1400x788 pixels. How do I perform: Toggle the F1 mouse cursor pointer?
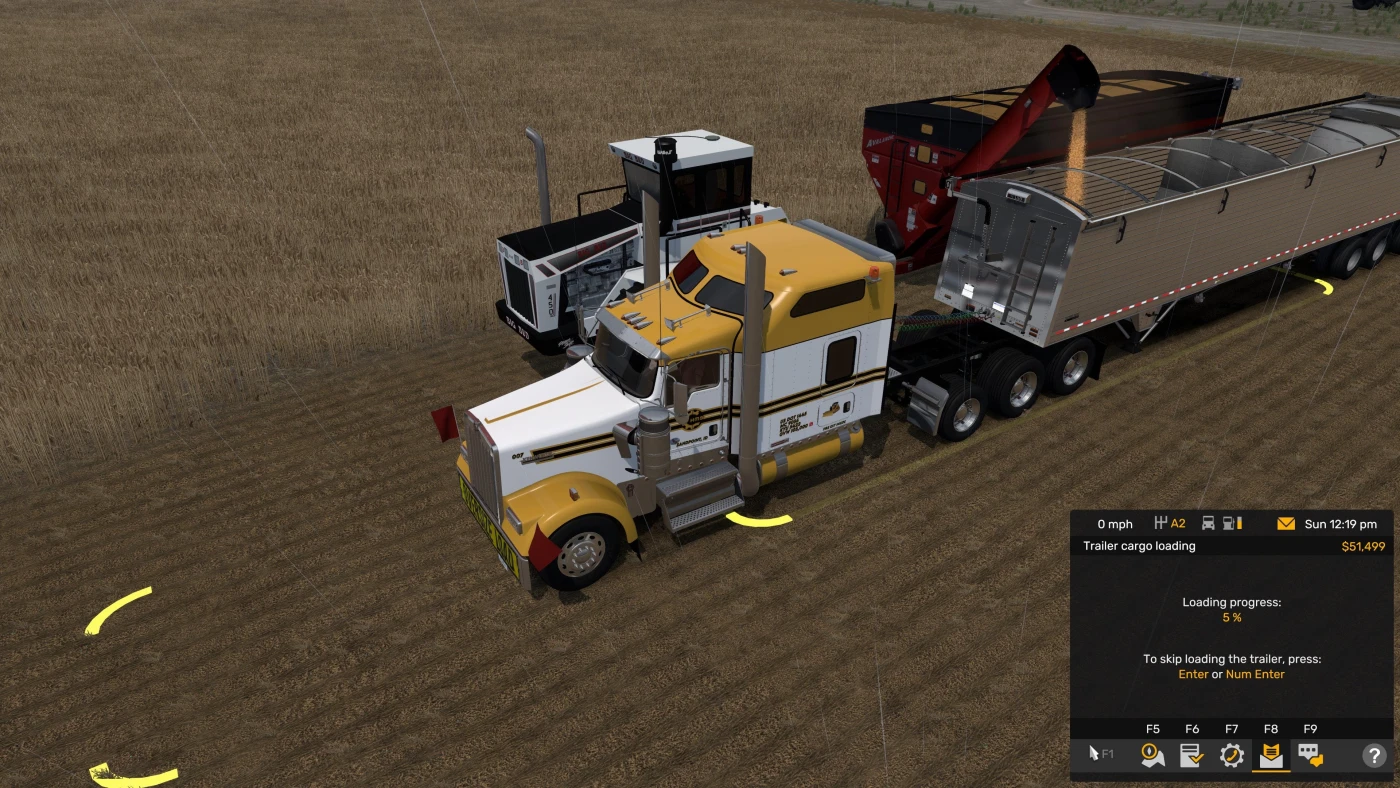click(x=1094, y=753)
